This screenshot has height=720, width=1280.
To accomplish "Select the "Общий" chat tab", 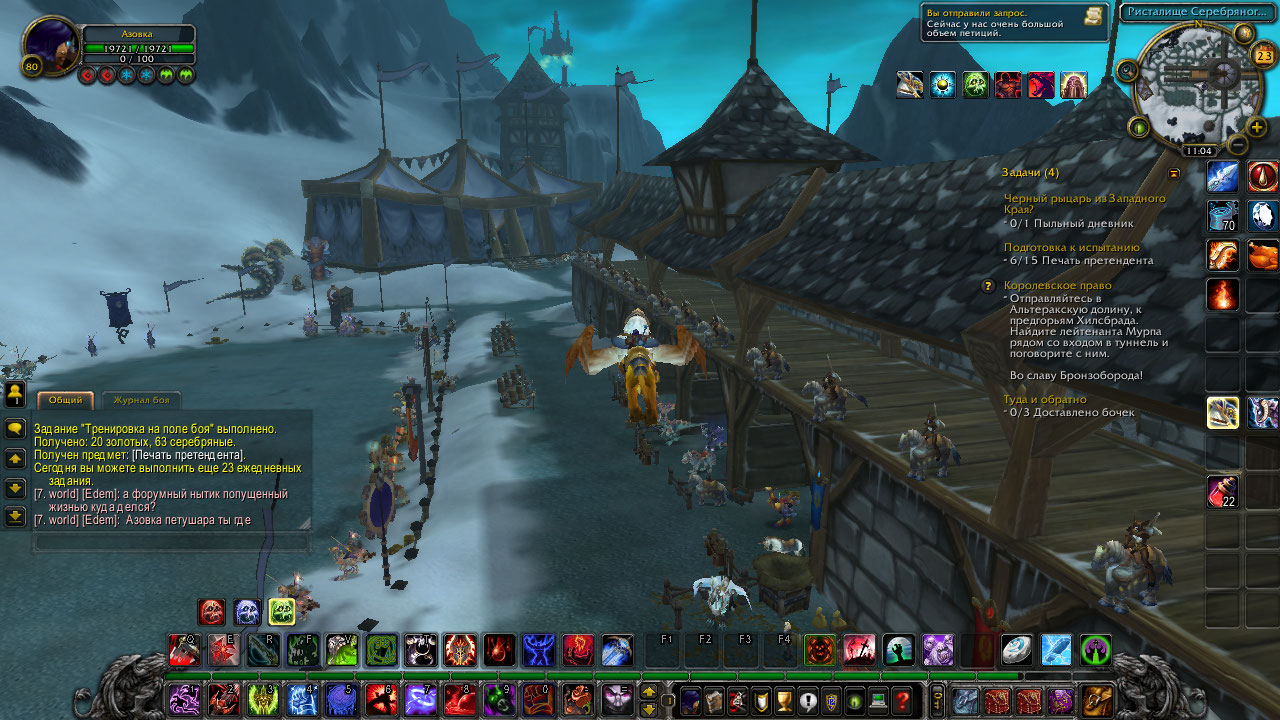I will (66, 401).
